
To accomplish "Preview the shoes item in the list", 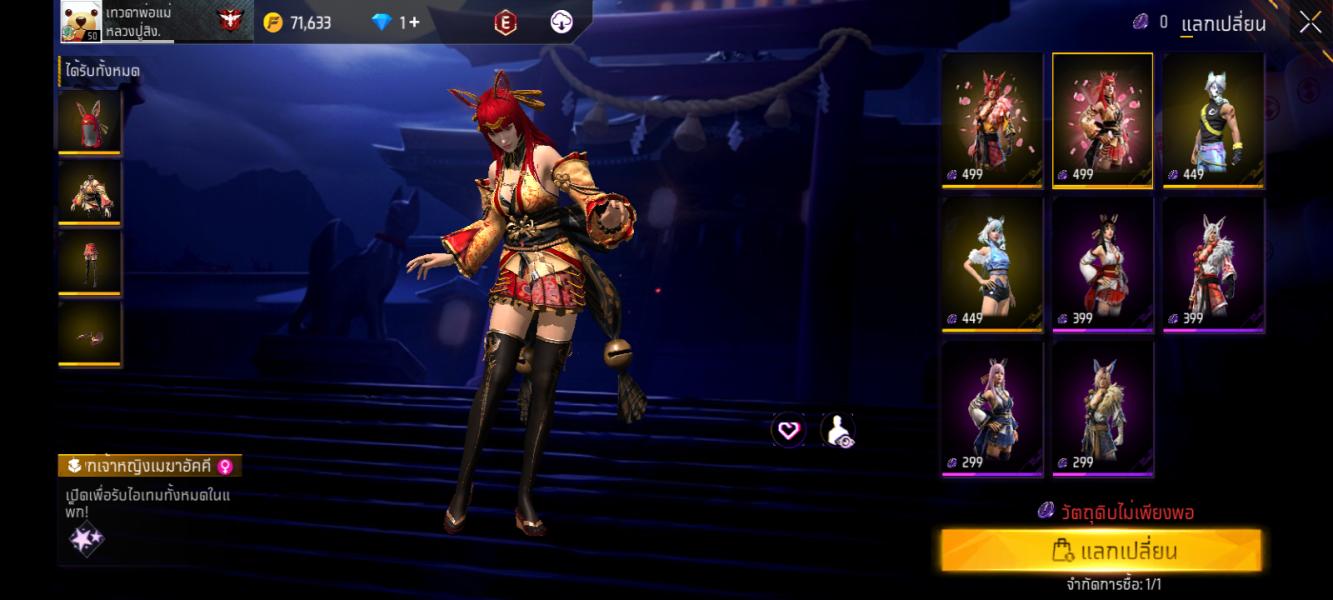I will (x=90, y=334).
